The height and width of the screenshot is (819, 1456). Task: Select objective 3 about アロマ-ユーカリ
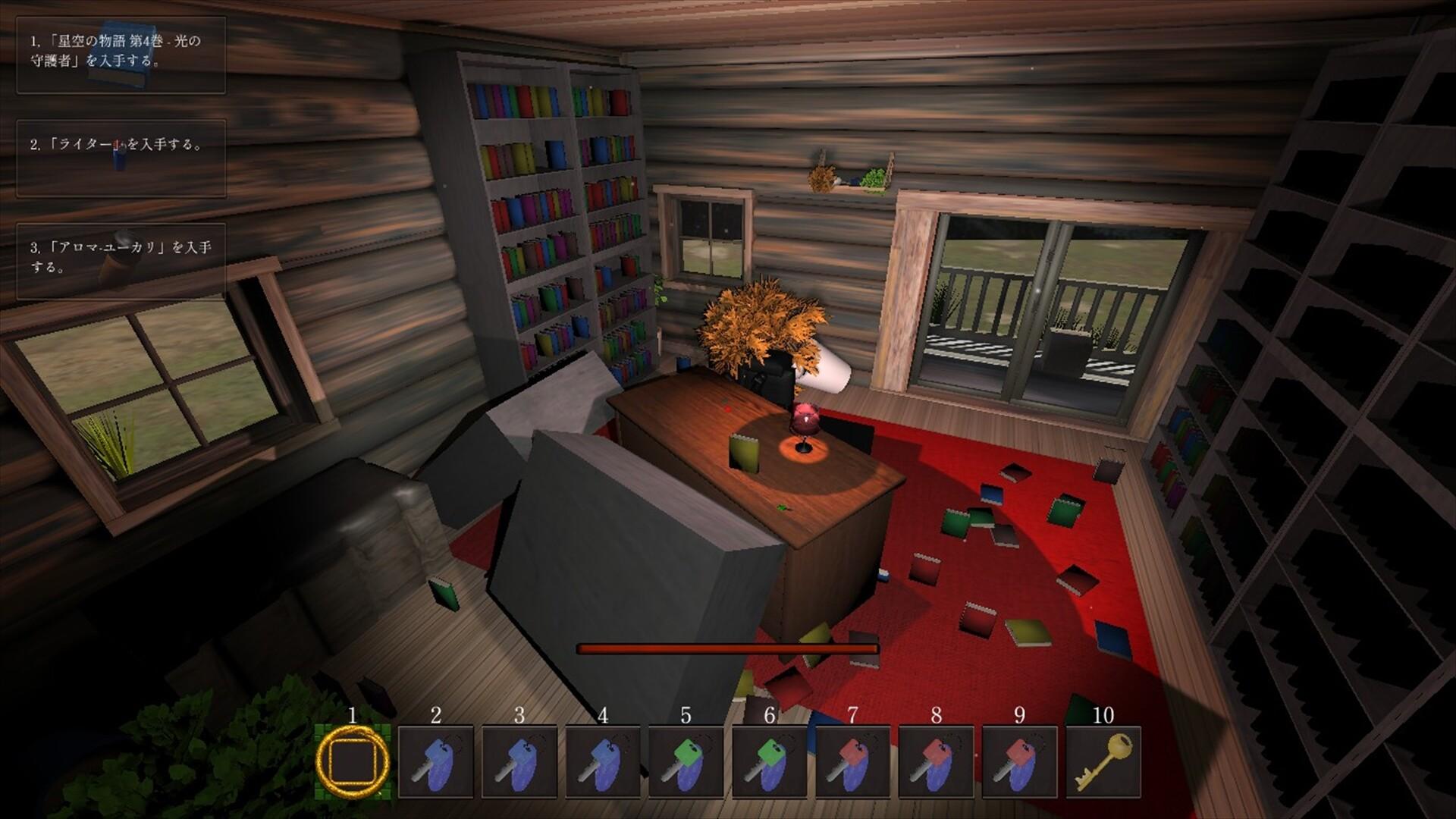tap(121, 261)
